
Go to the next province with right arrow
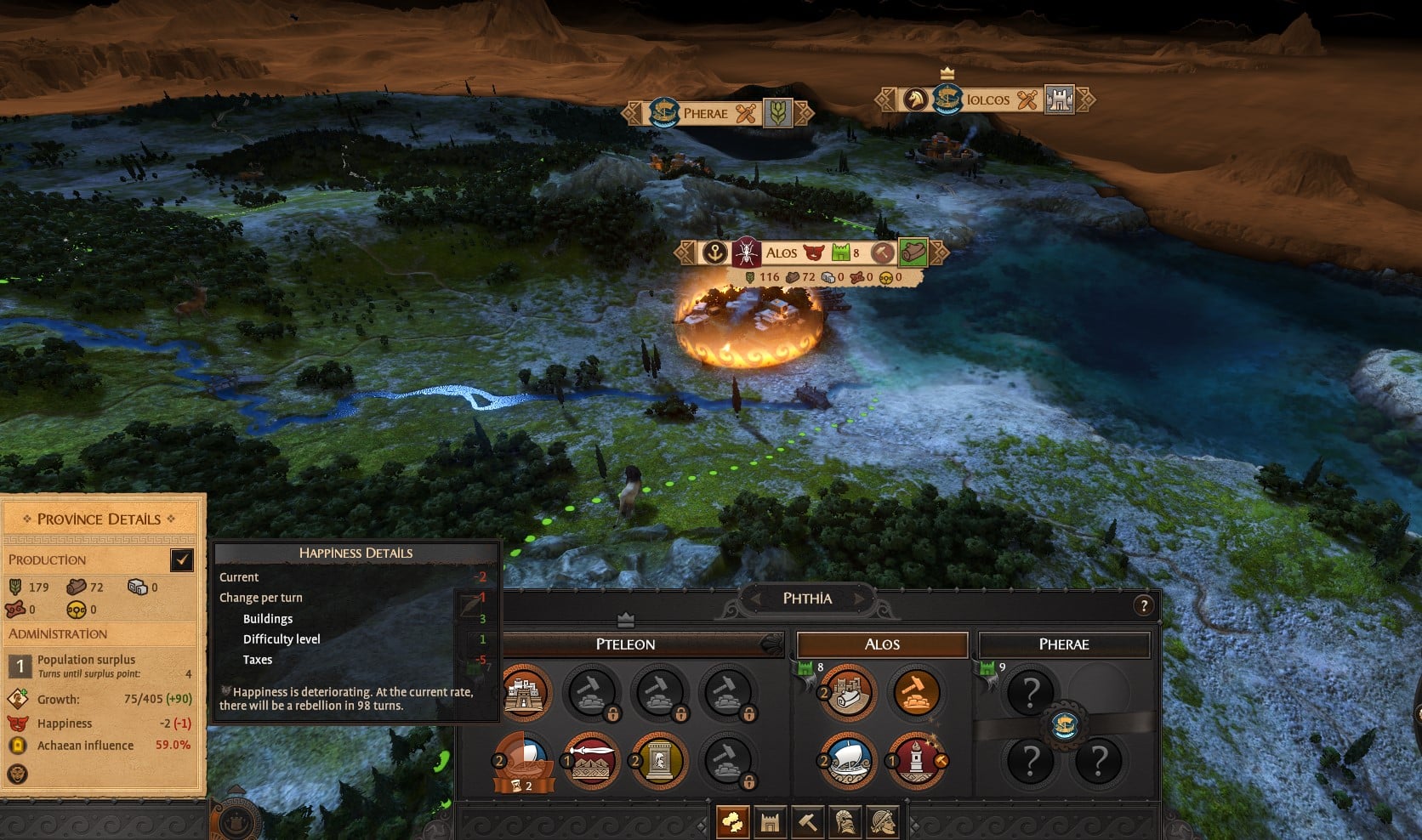pyautogui.click(x=860, y=599)
